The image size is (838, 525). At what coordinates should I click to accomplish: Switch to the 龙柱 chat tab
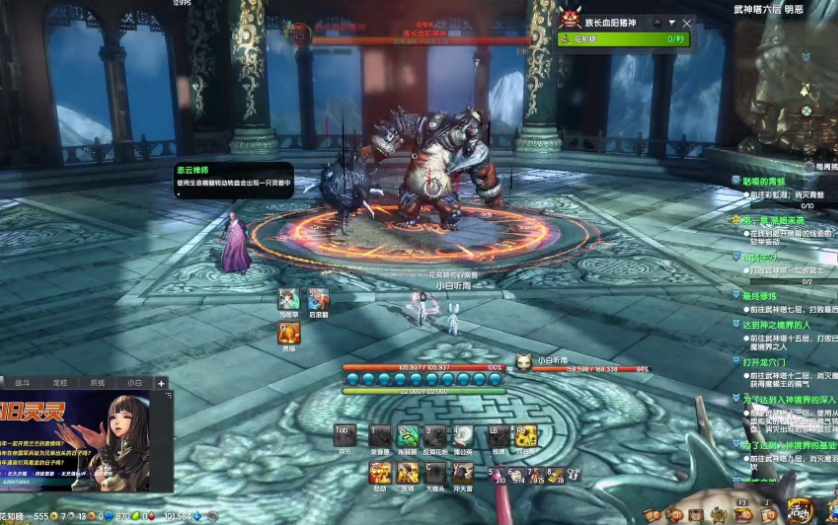point(60,383)
